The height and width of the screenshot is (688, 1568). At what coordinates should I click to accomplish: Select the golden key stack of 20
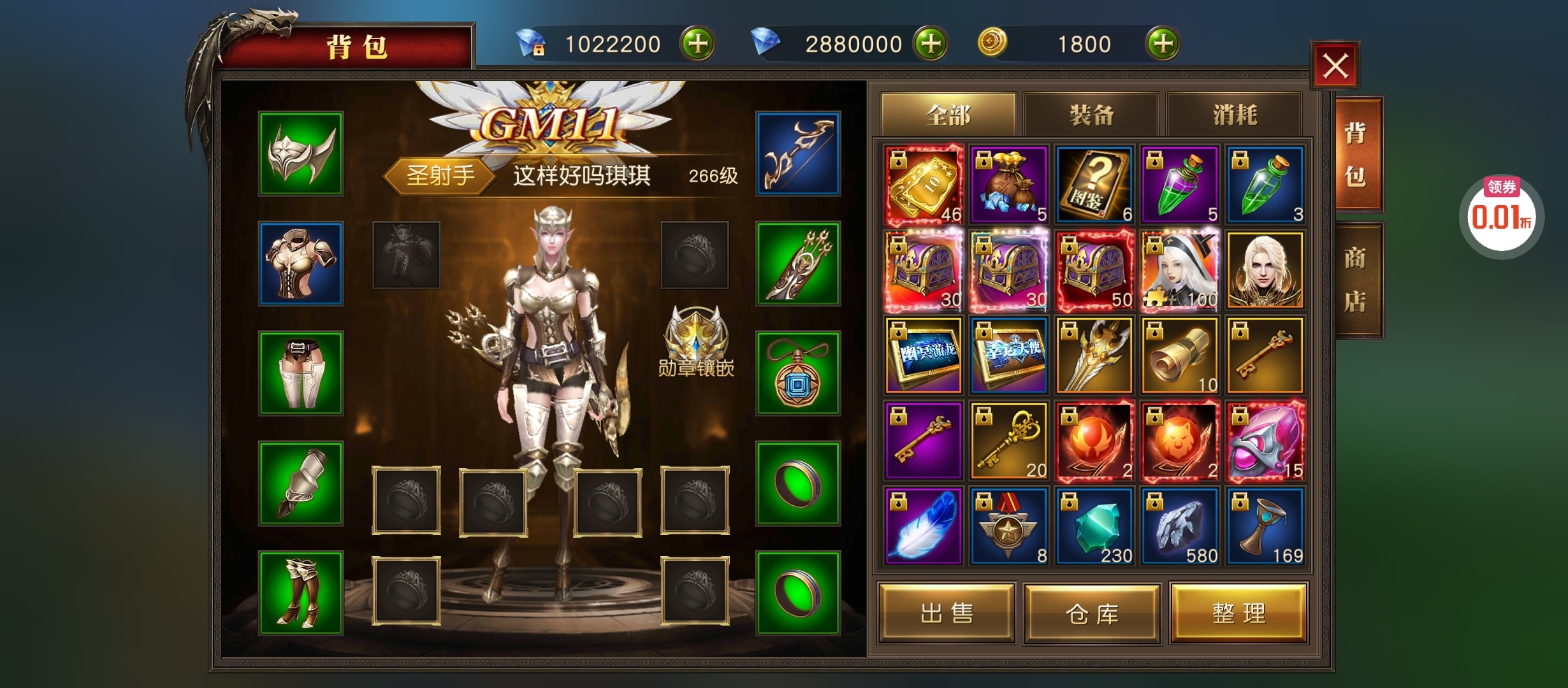(x=1009, y=440)
